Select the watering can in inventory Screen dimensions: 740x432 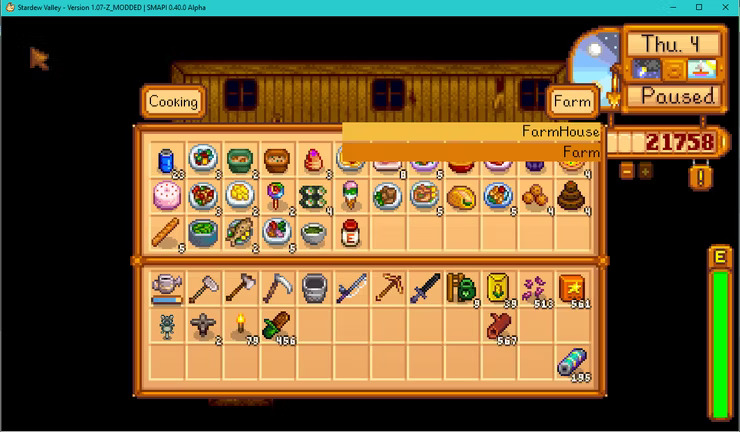pos(166,288)
